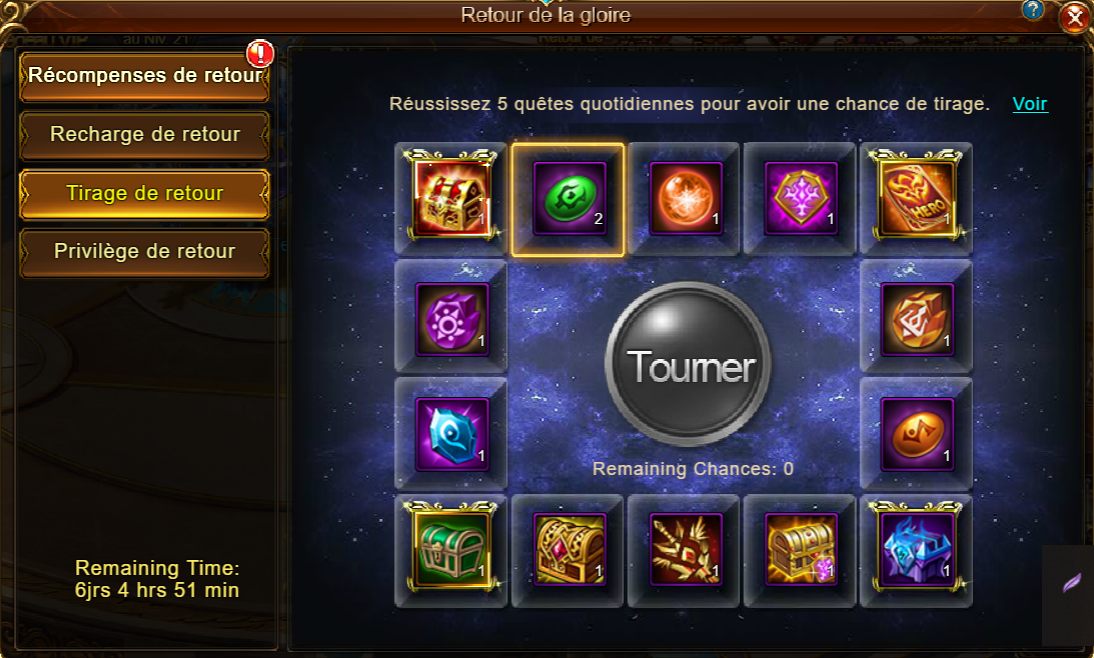Image resolution: width=1094 pixels, height=658 pixels.
Task: Click the Tourner spin button
Action: 688,365
